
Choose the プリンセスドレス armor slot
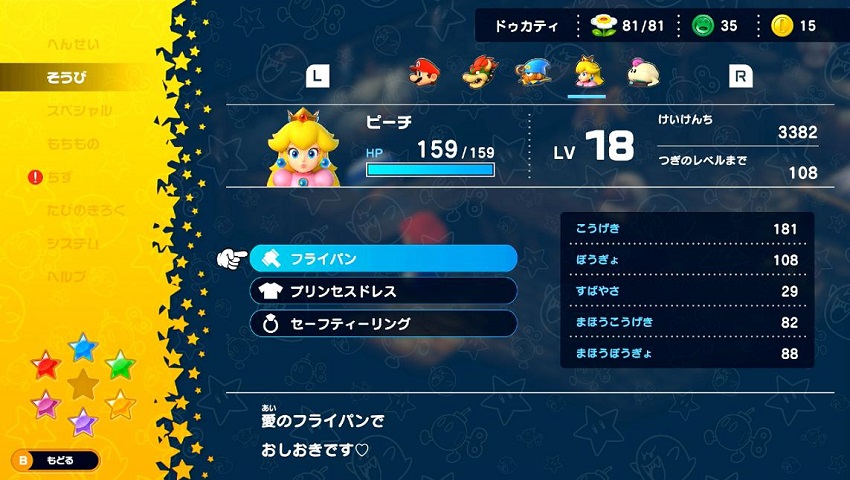[x=384, y=291]
